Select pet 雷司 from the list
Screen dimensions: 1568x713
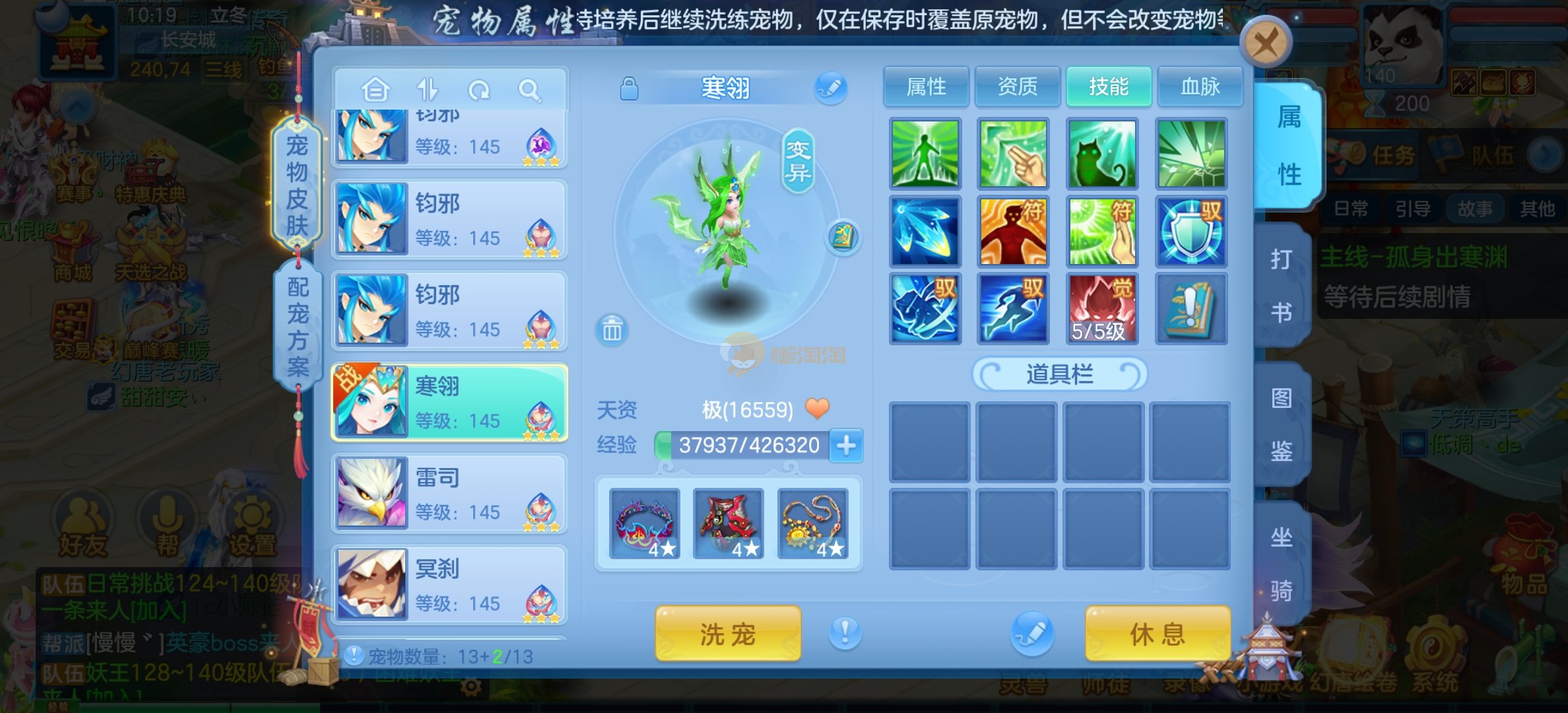pyautogui.click(x=449, y=493)
